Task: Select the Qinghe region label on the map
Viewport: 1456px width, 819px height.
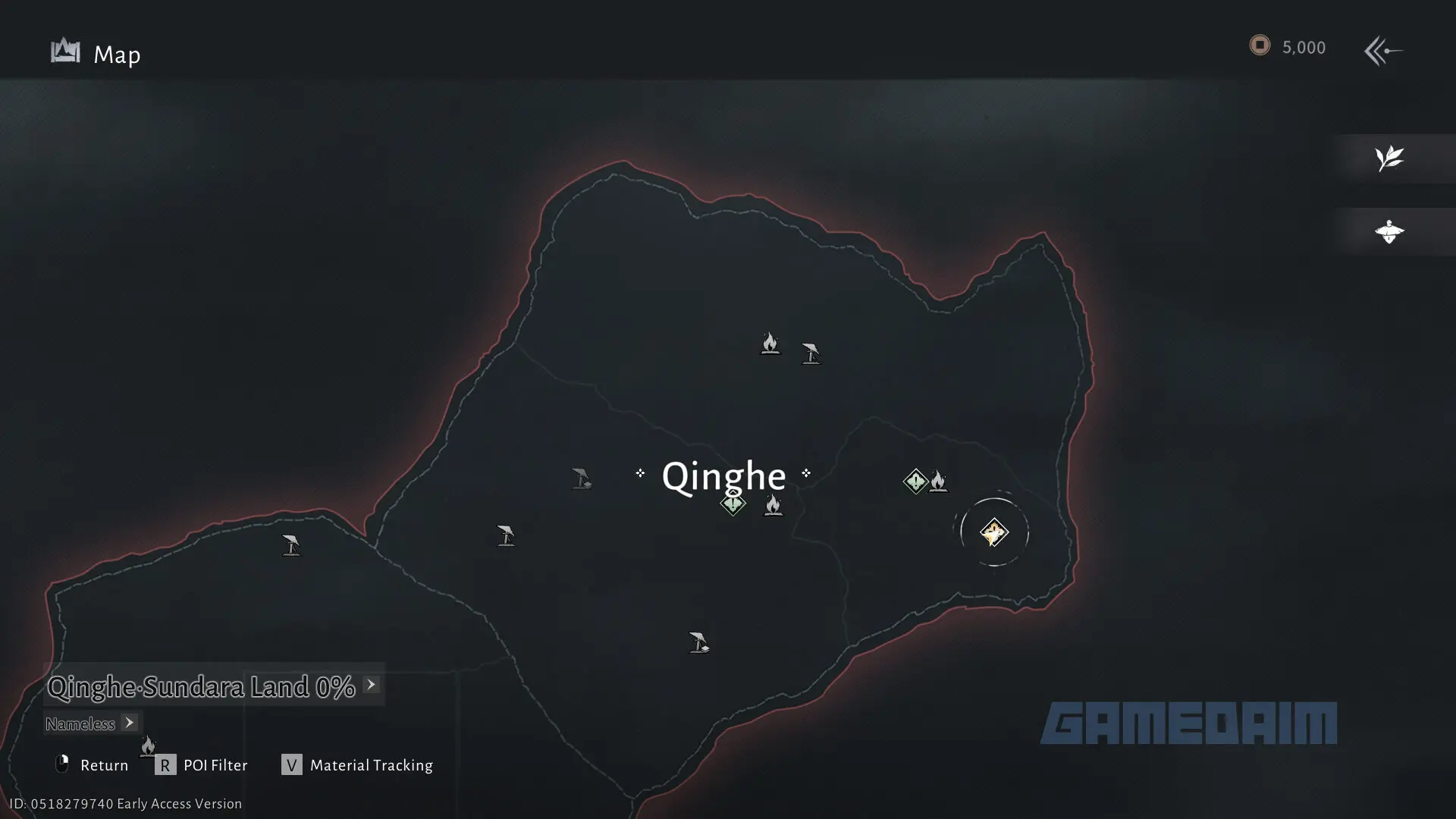Action: (x=723, y=476)
